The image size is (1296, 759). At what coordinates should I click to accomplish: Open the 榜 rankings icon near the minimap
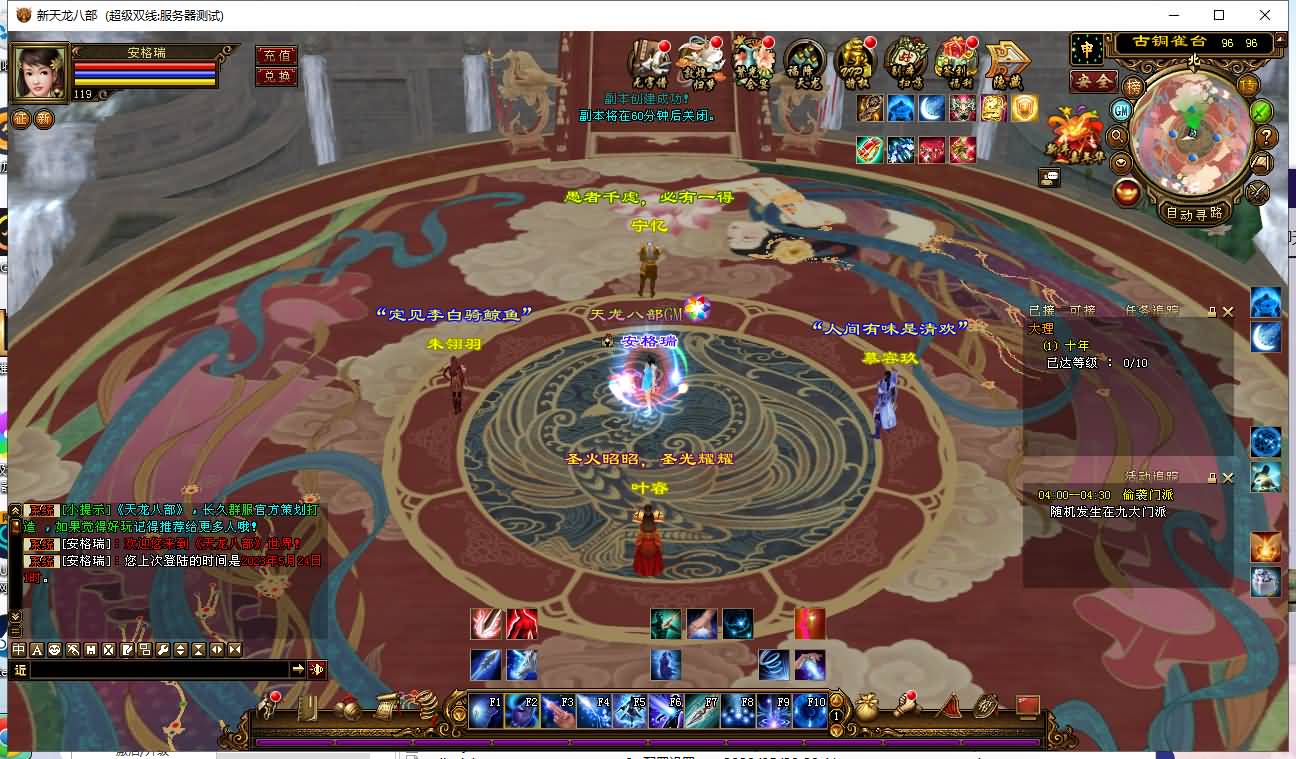[x=1134, y=87]
